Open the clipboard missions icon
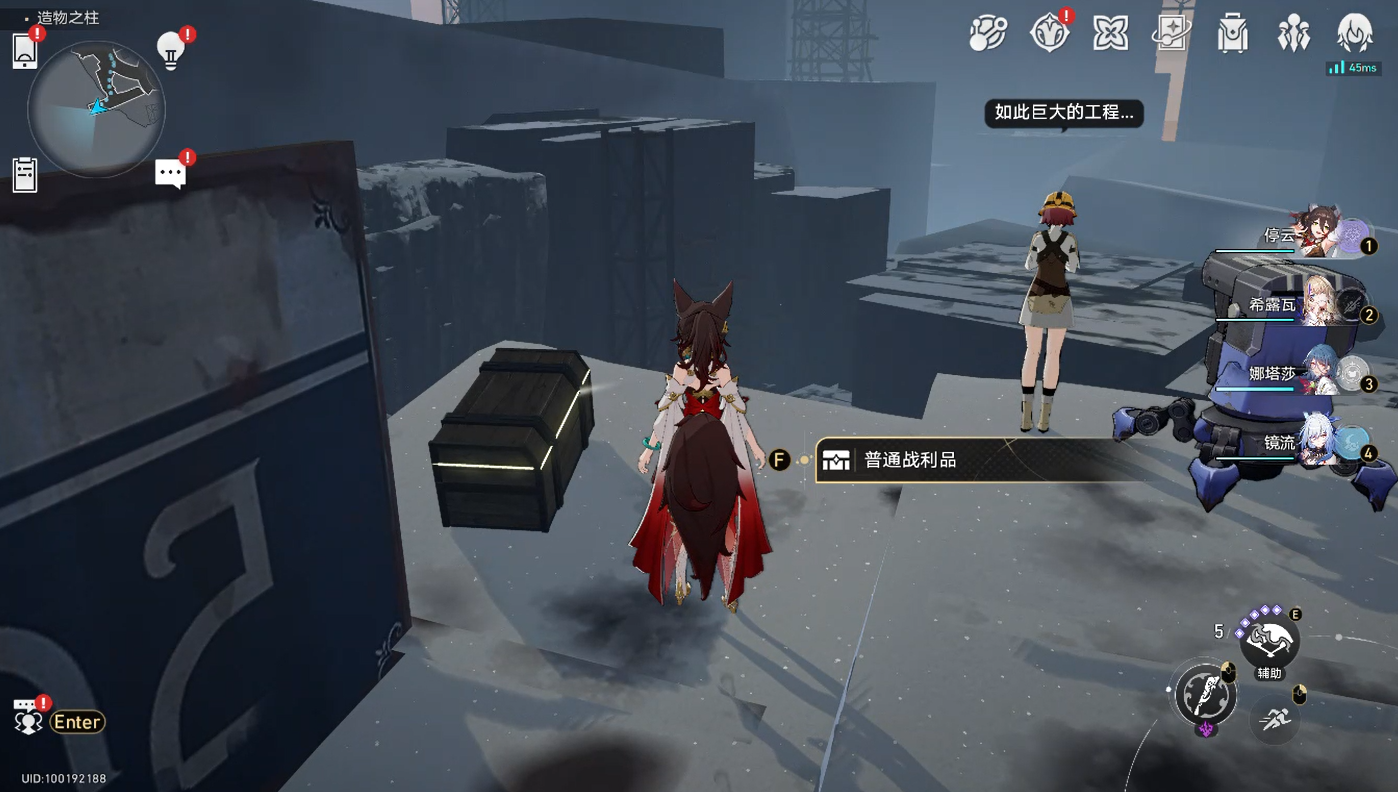Image resolution: width=1398 pixels, height=792 pixels. click(25, 175)
